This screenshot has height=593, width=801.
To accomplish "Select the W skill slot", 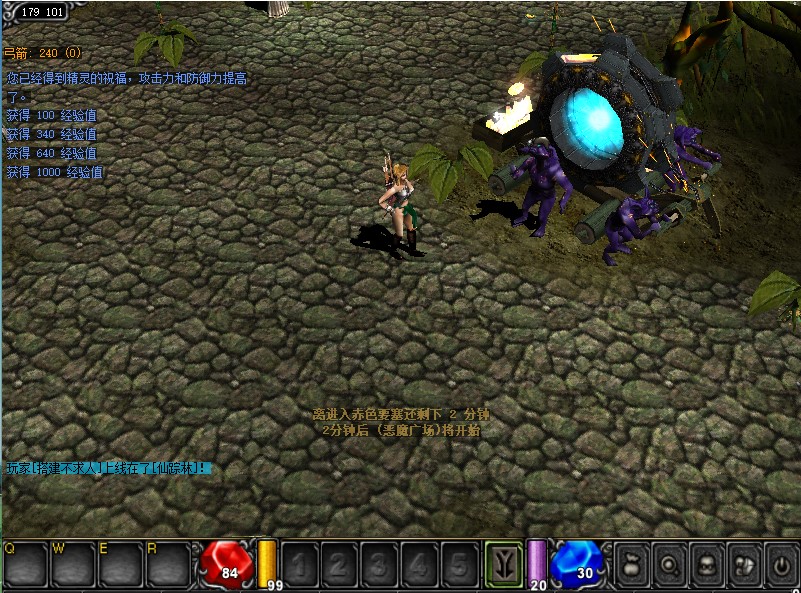I will (x=73, y=565).
